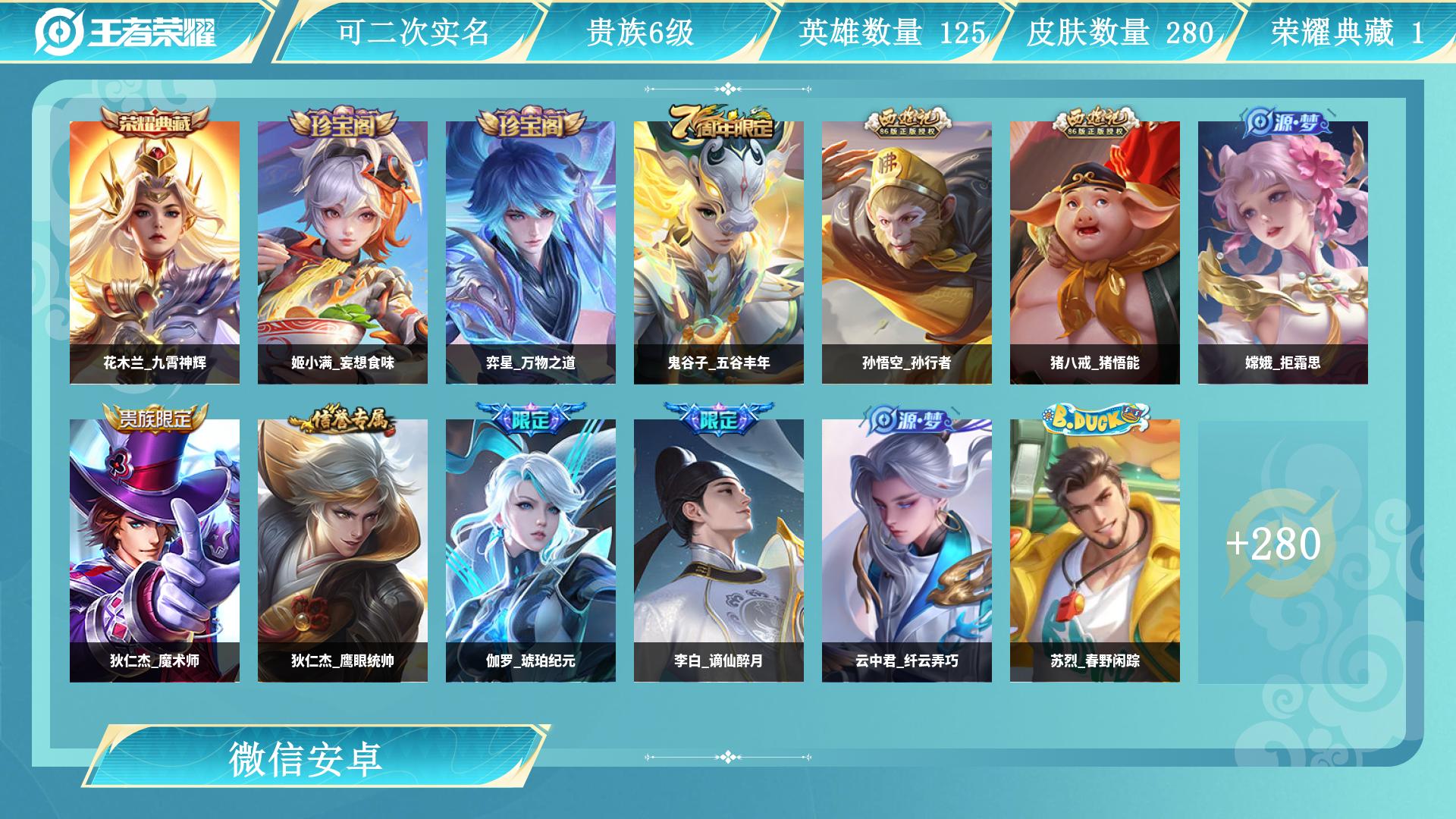Choose the 姬小满_妄想食味 skin card

coord(343,253)
